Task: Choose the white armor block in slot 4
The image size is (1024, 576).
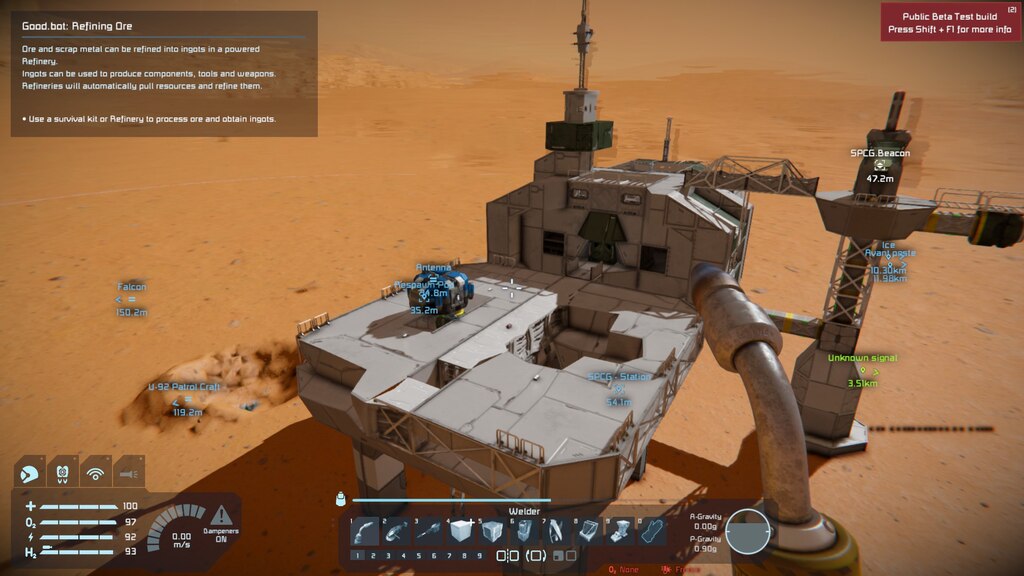Action: 461,531
